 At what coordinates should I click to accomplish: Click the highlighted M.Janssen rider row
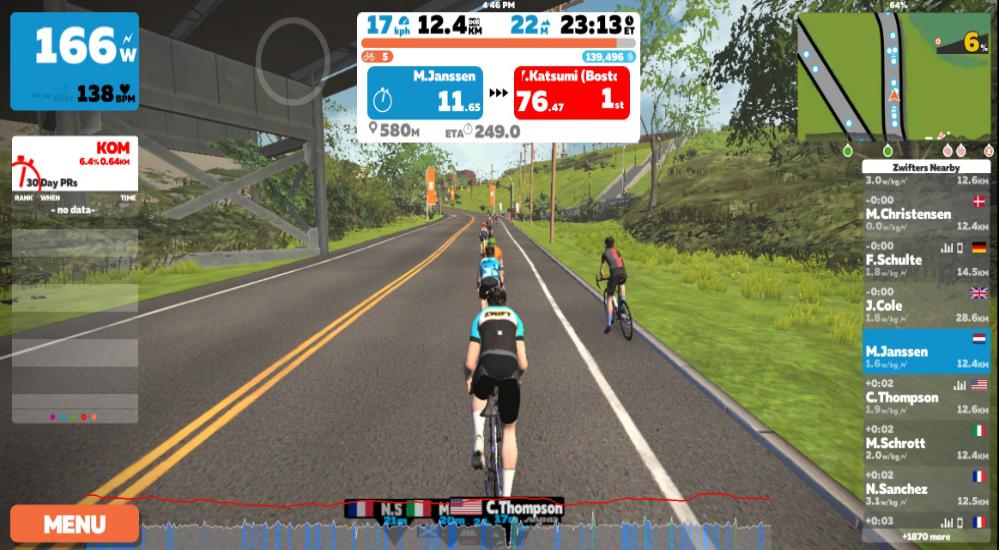[x=926, y=350]
